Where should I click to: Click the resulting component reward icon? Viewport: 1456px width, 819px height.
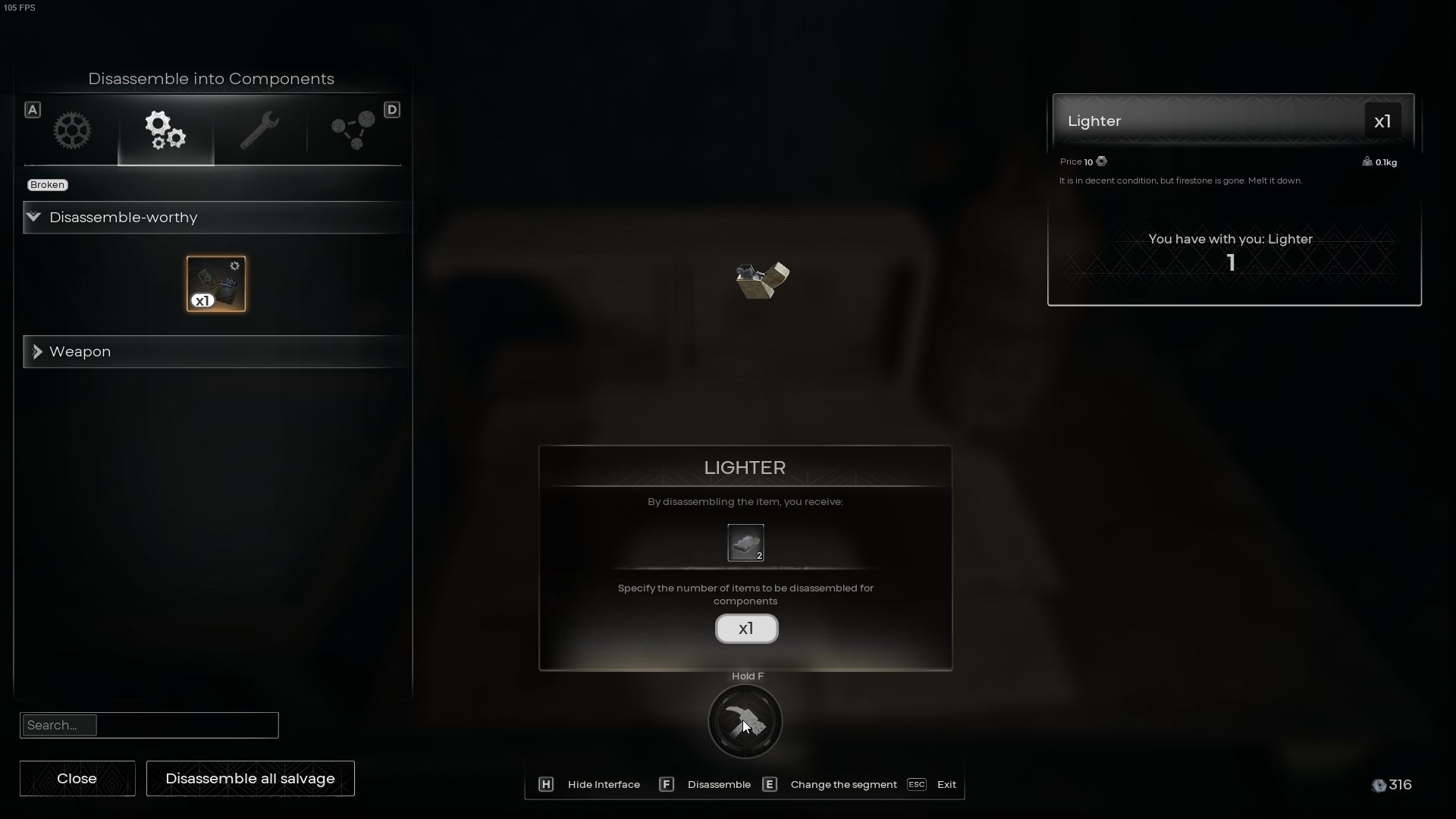745,543
